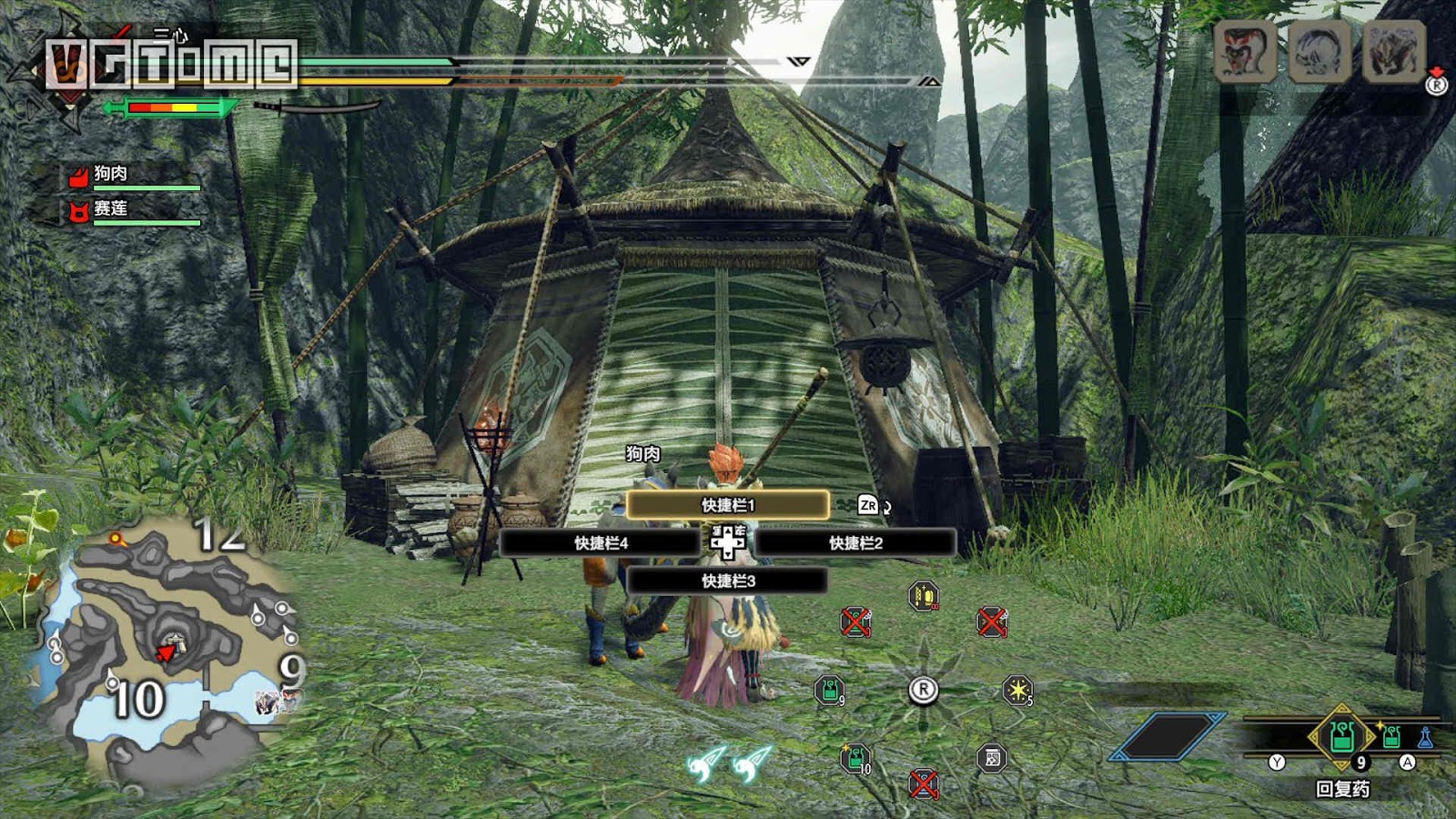Viewport: 1456px width, 819px height.
Task: Use the starred green potion showing 10
Action: 855,757
